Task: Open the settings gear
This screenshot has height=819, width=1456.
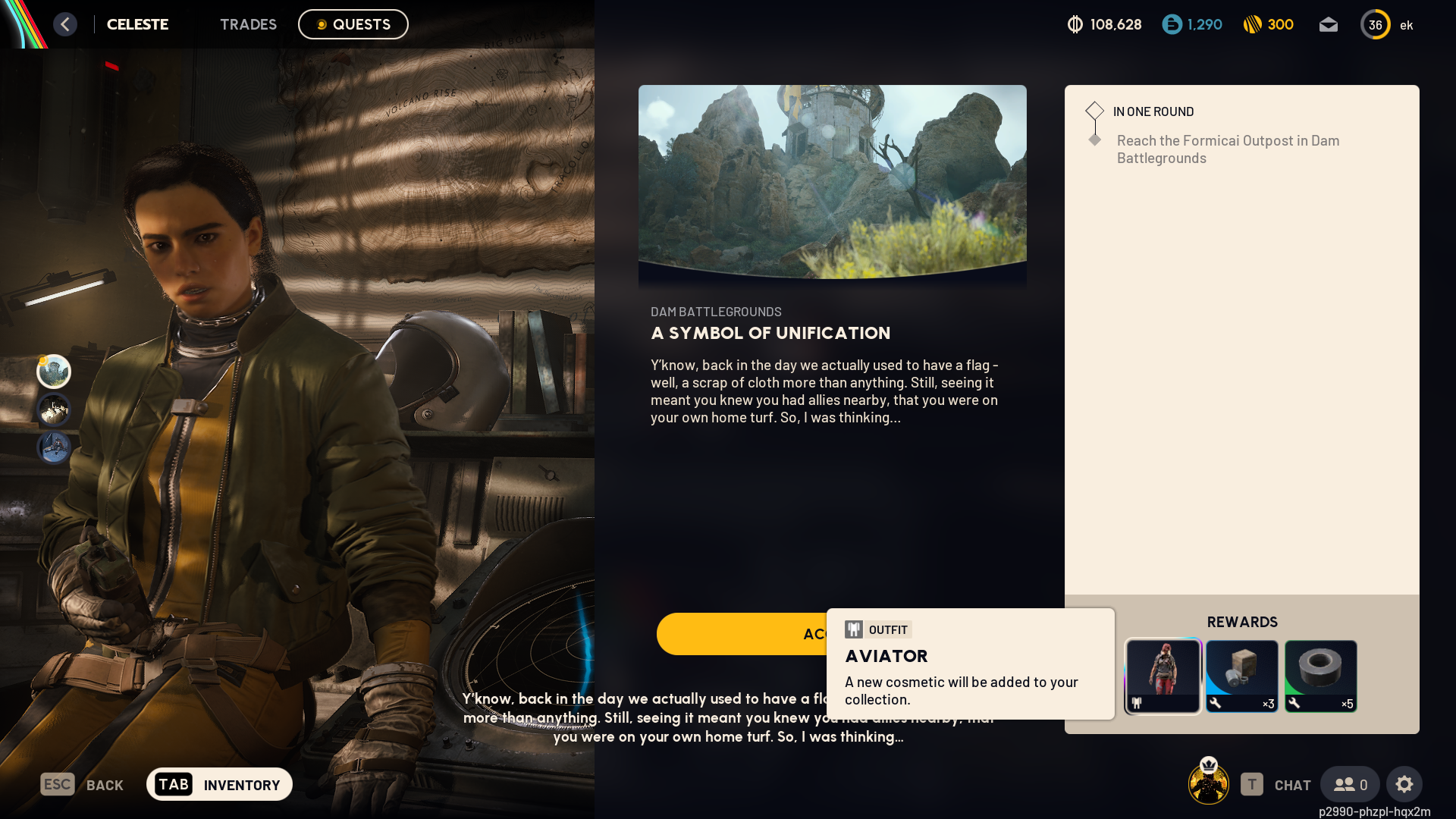Action: (x=1404, y=784)
